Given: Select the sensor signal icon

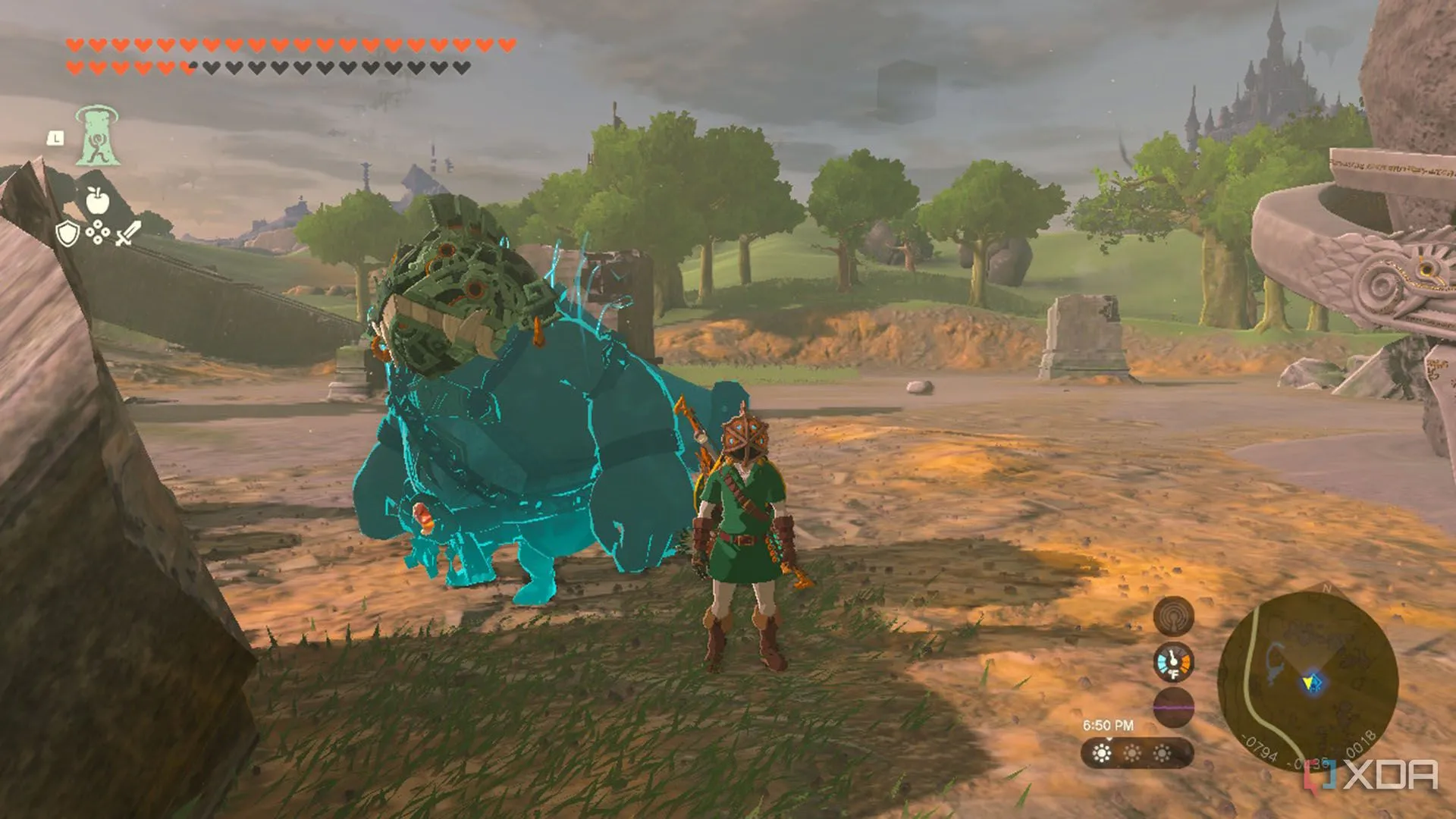Looking at the screenshot, I should [1173, 615].
